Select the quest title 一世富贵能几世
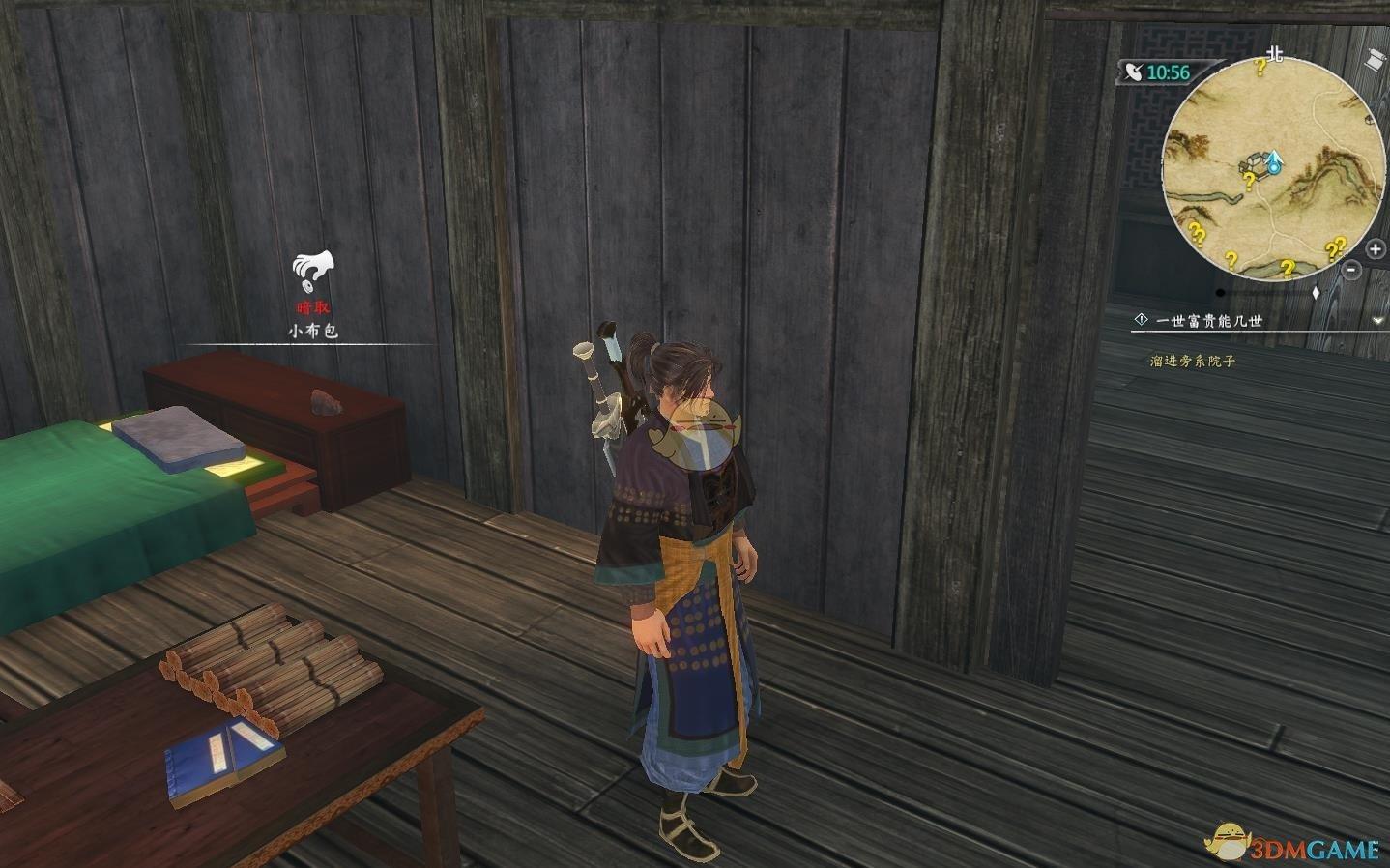Viewport: 1390px width, 868px height. click(1208, 321)
